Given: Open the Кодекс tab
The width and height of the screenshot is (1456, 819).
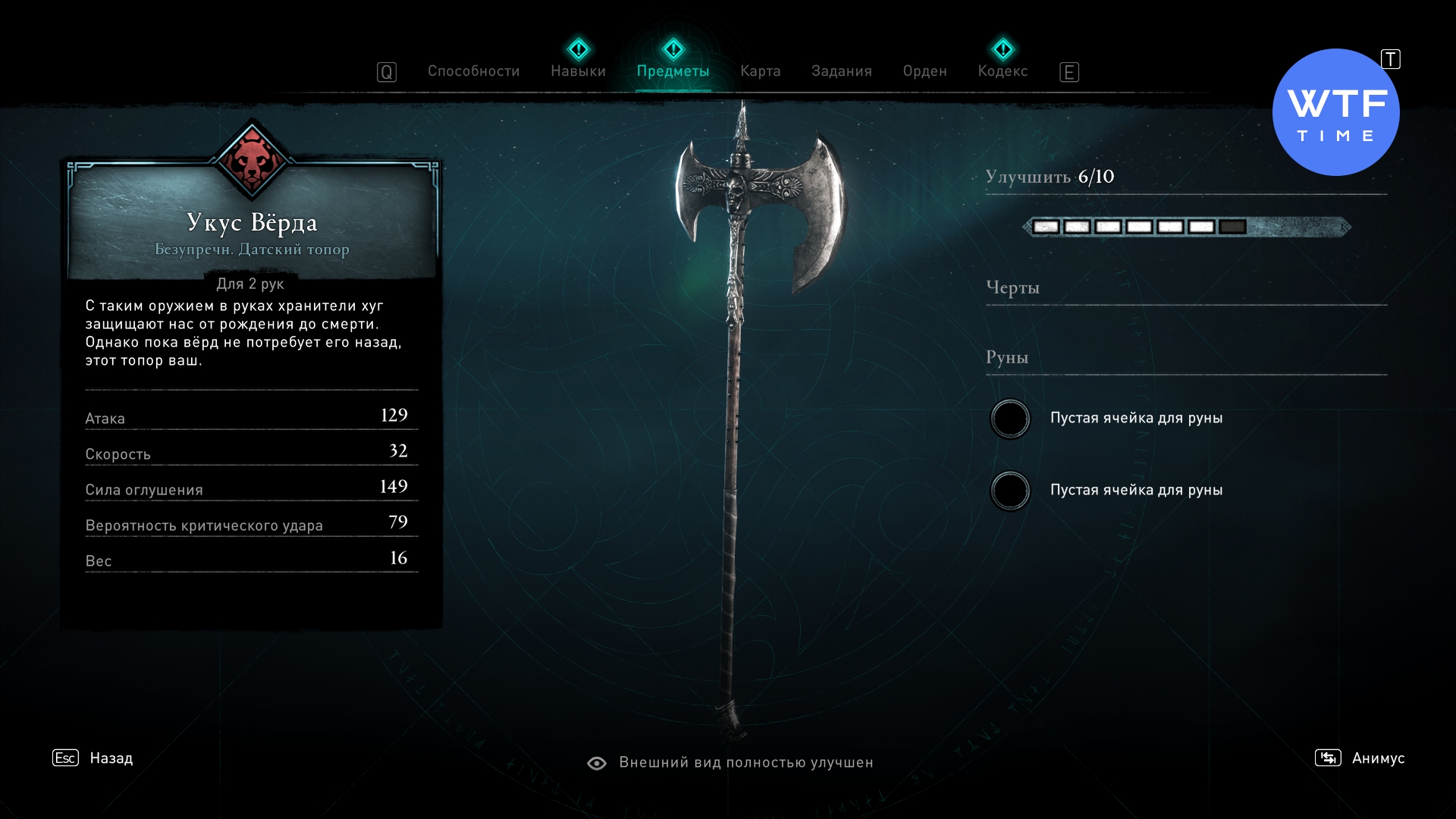Looking at the screenshot, I should coord(1003,71).
